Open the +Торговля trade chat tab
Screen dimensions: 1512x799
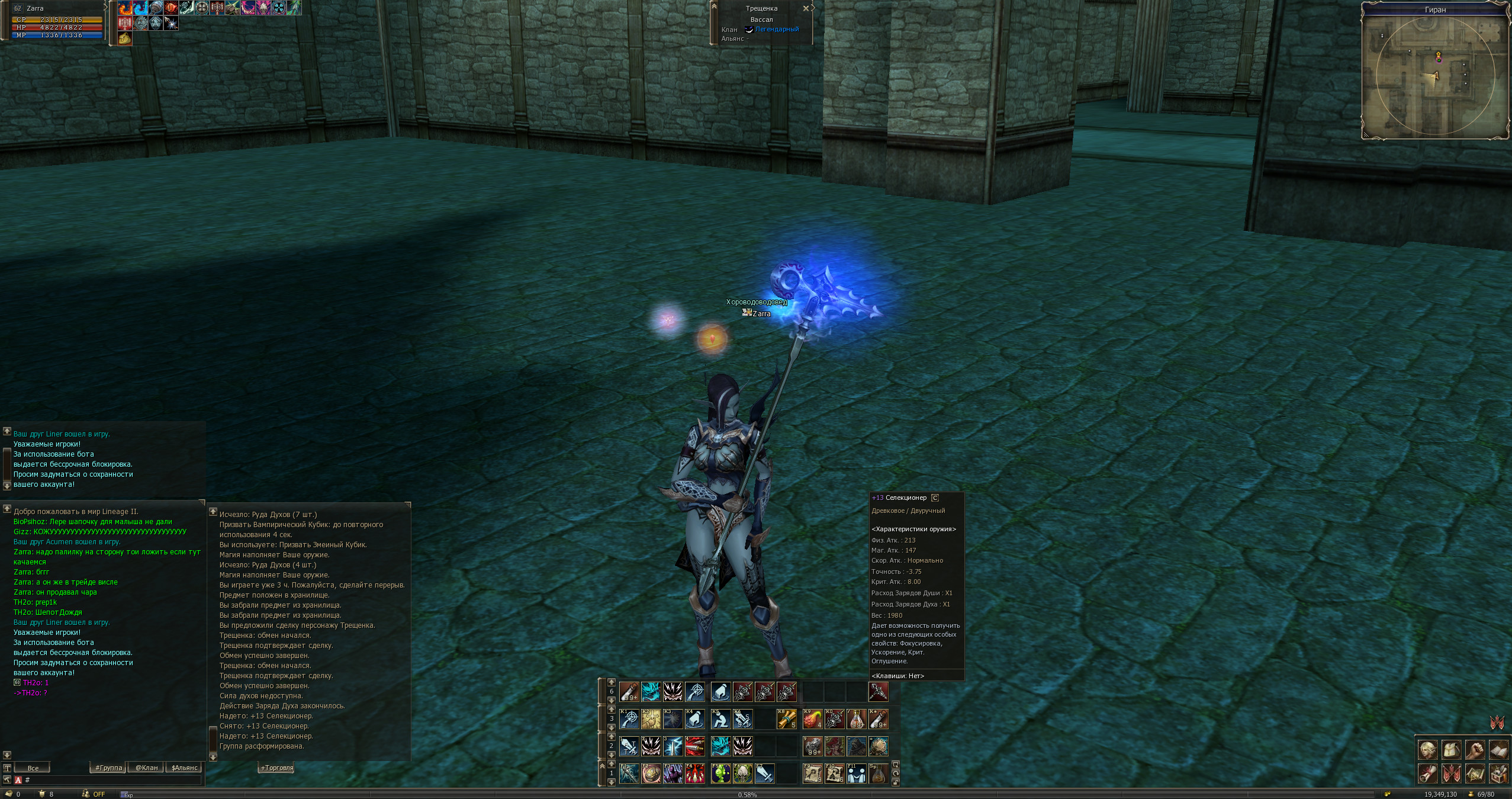[277, 768]
